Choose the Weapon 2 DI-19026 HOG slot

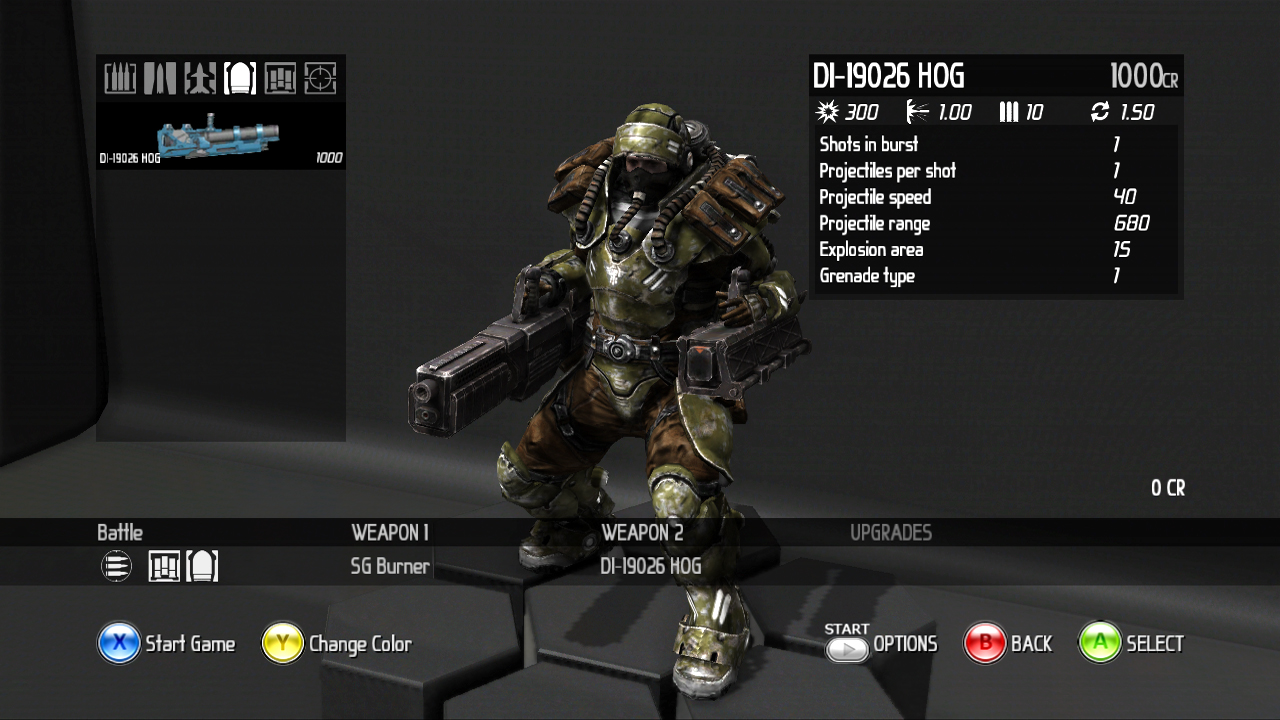[650, 566]
